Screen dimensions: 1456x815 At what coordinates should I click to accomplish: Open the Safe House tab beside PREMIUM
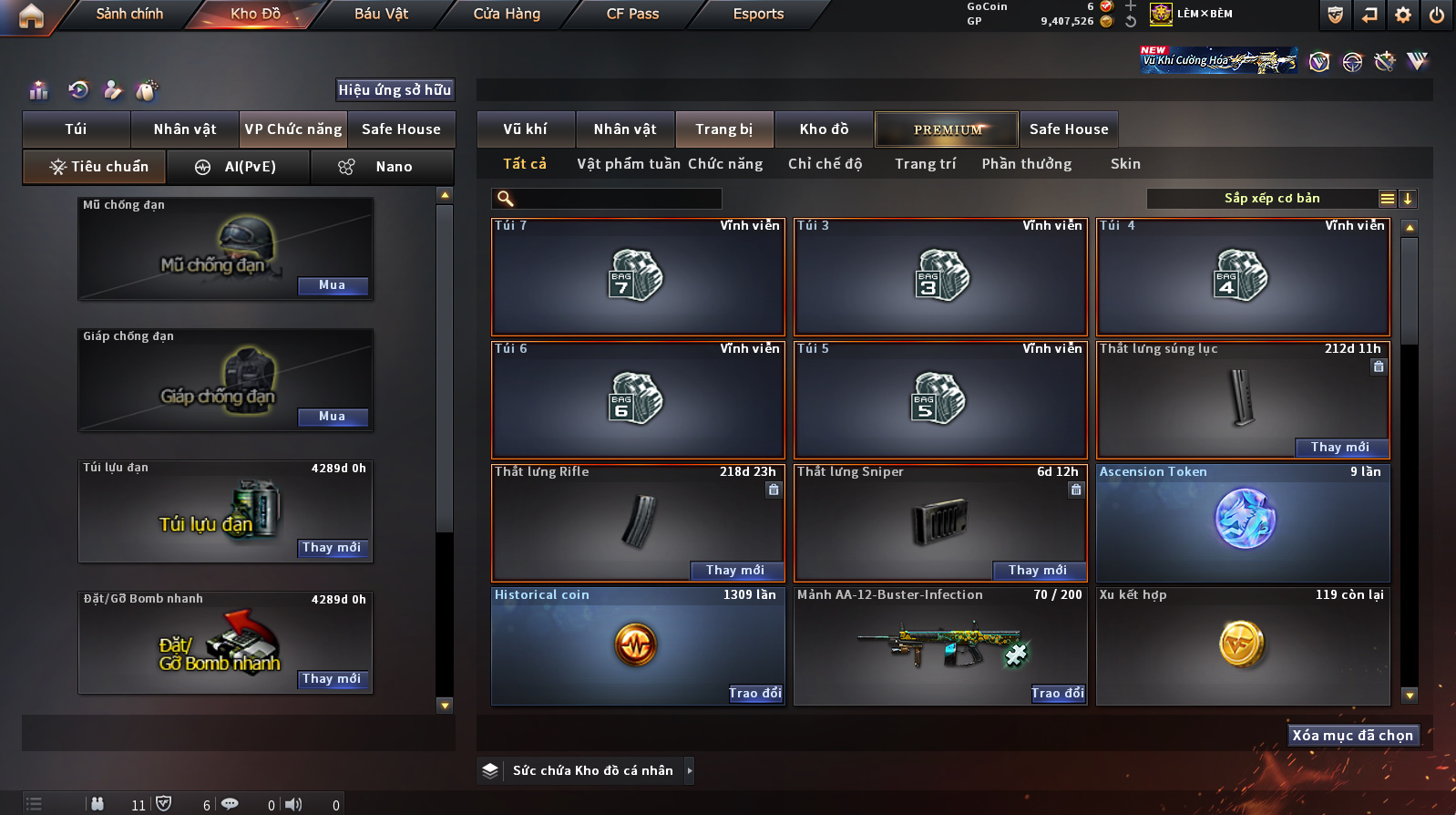[x=1069, y=129]
